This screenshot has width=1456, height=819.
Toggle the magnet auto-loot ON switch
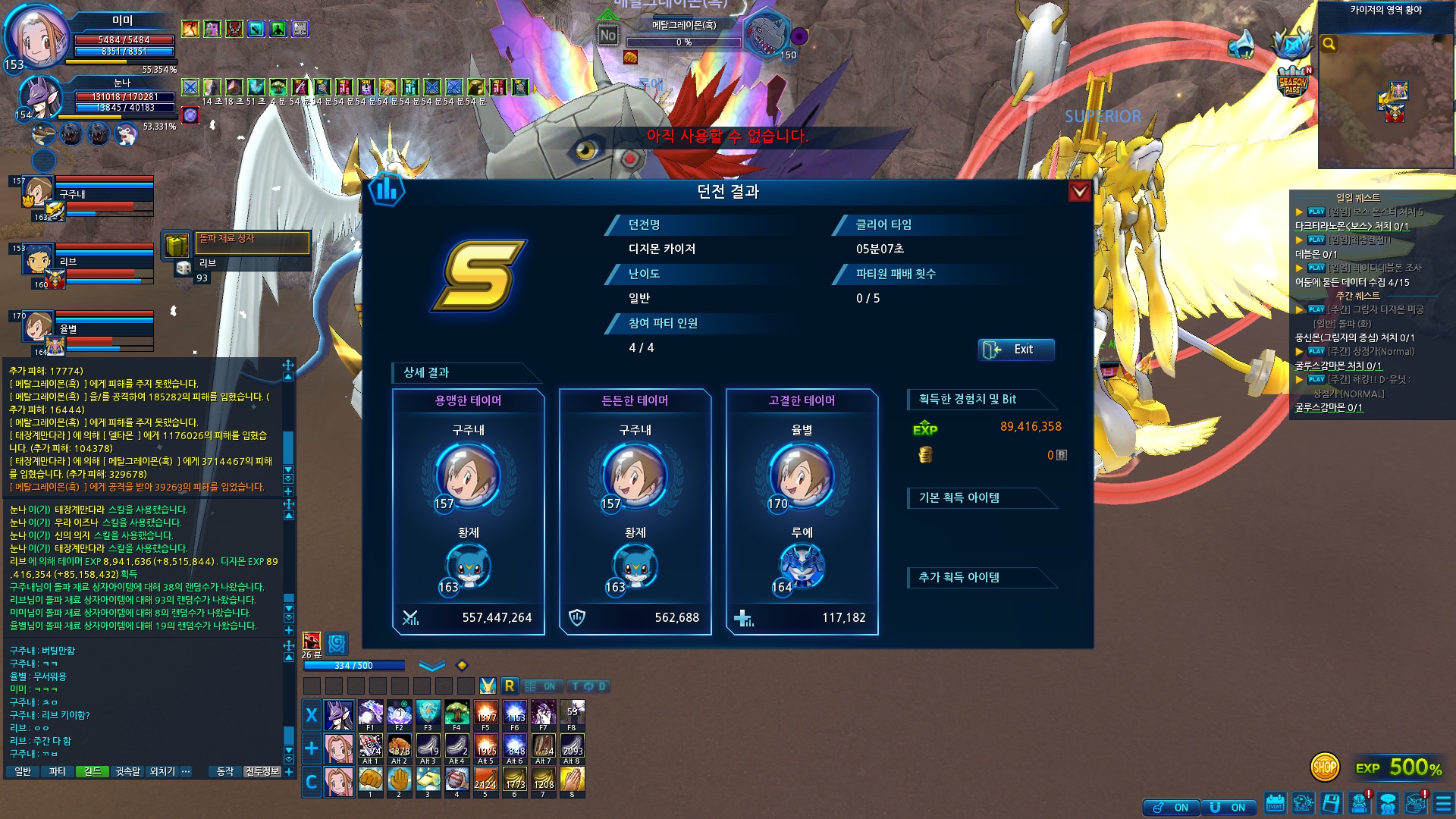pos(1228,808)
